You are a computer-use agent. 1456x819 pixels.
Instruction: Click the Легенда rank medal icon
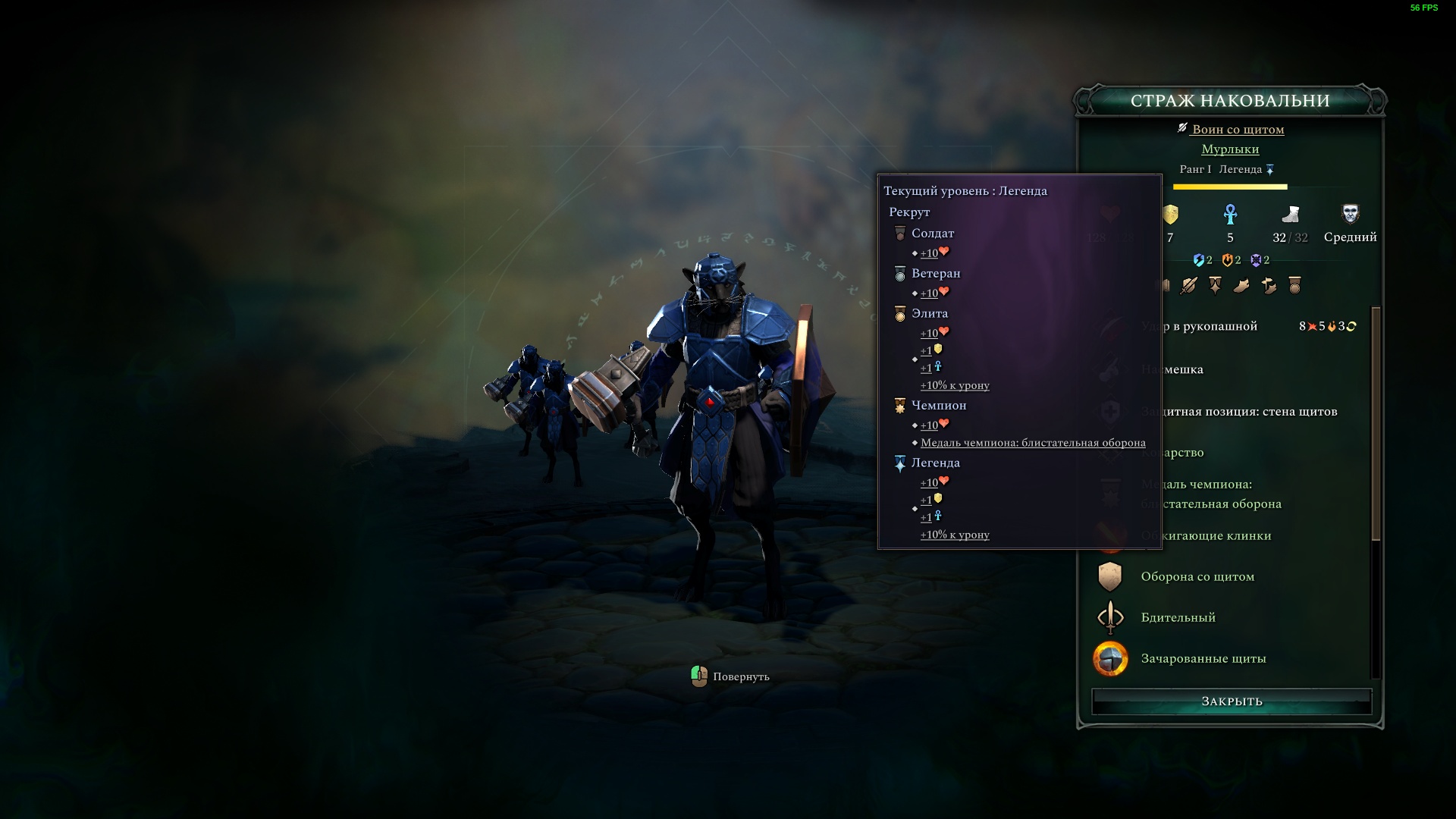coord(1270,170)
